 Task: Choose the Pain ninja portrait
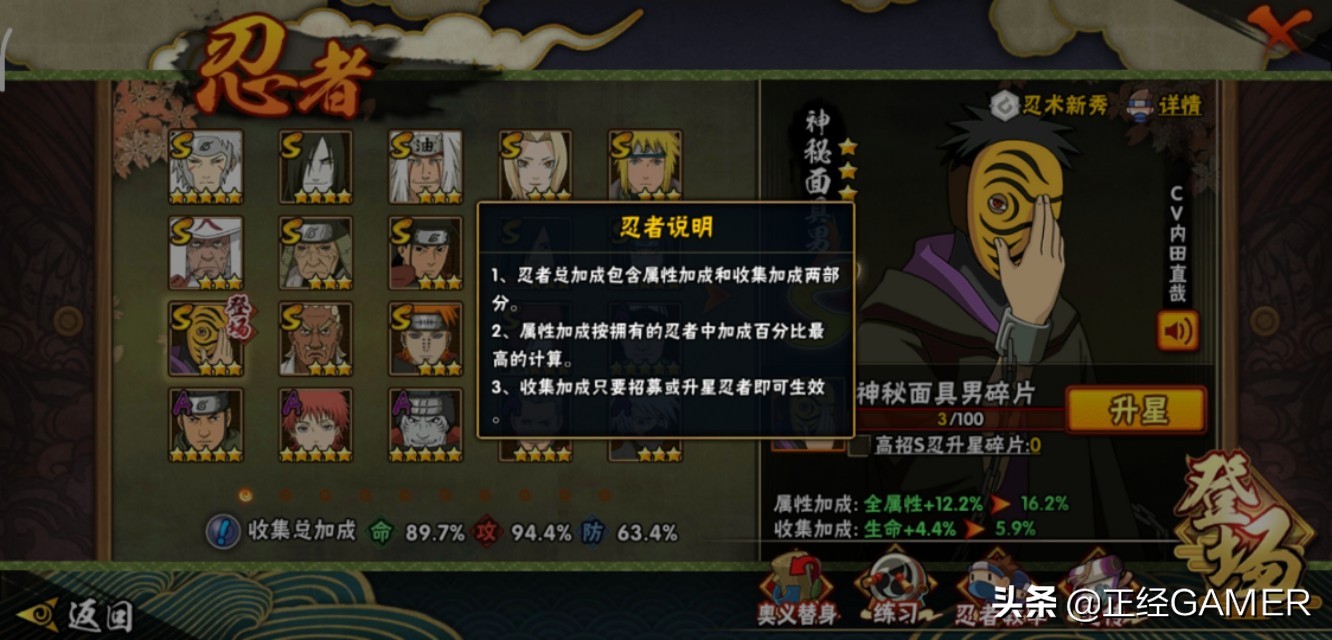425,338
